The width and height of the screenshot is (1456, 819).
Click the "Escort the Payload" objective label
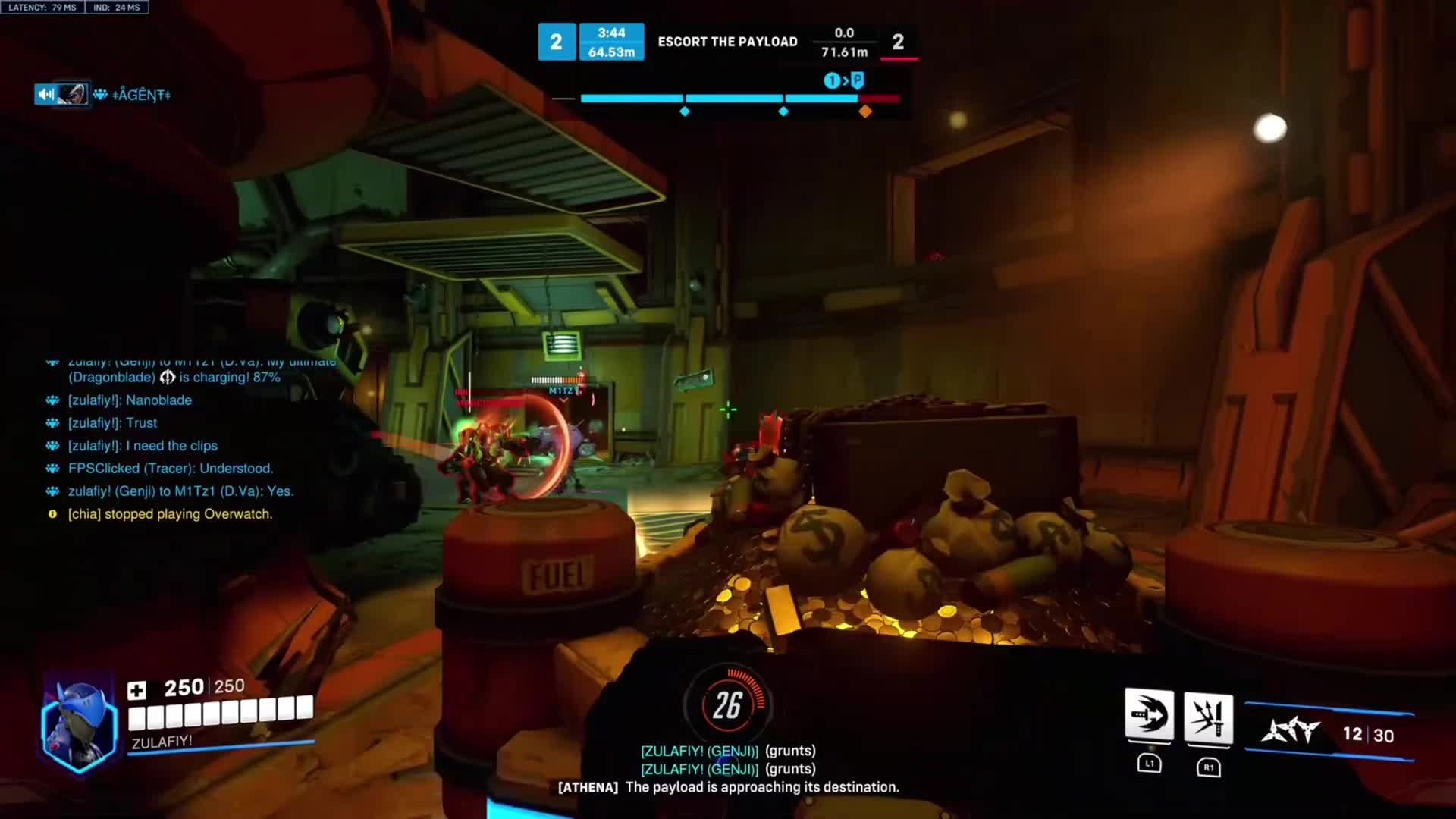click(x=727, y=42)
